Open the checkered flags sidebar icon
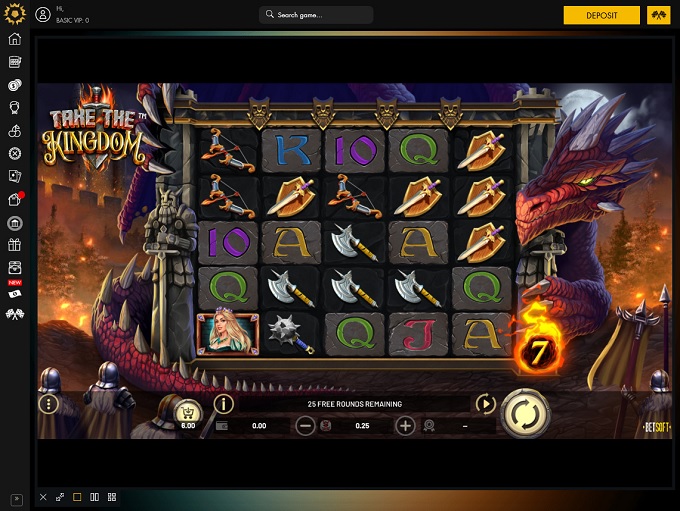 (15, 314)
